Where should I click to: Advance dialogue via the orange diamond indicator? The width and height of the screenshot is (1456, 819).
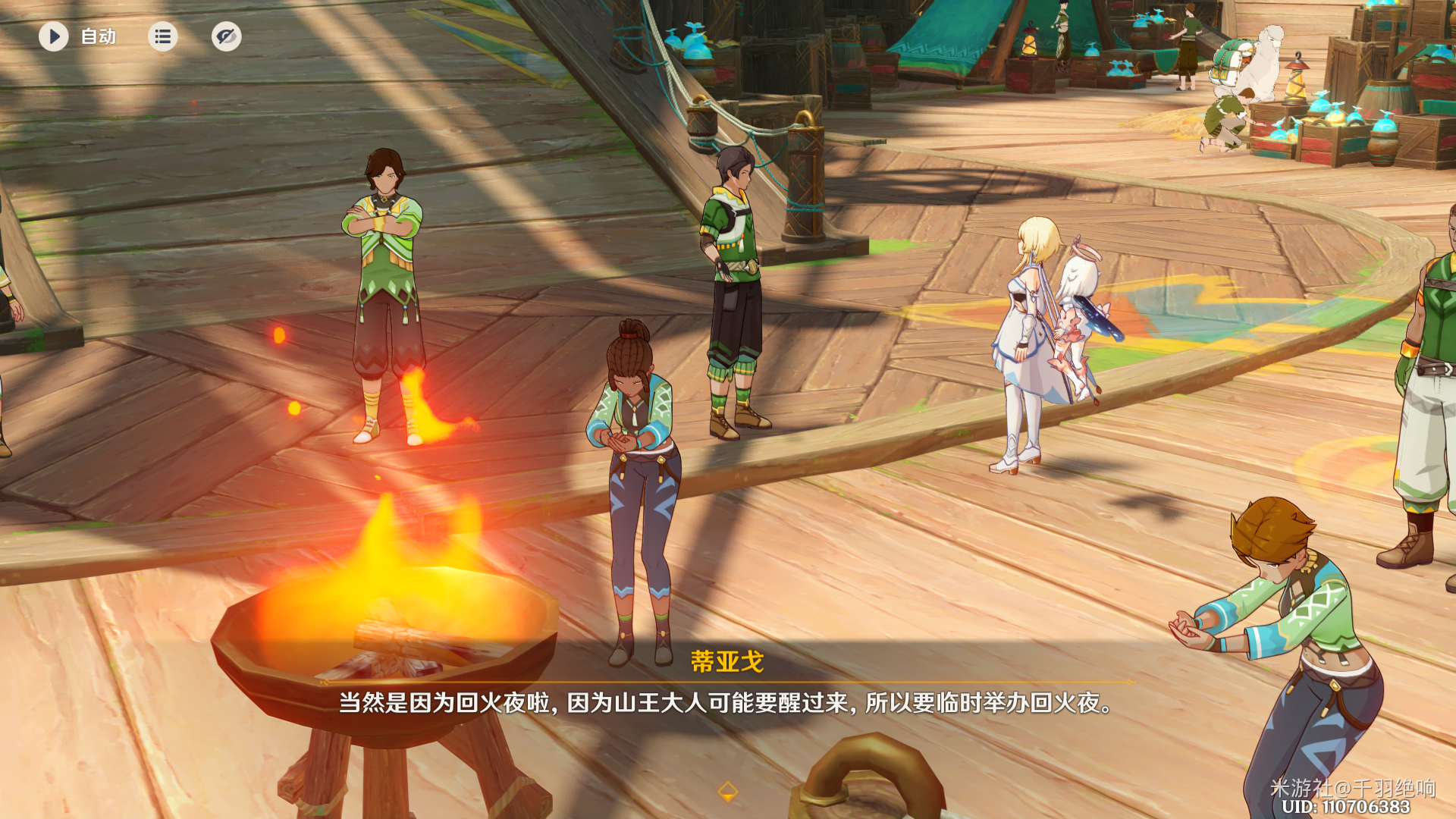pos(727,792)
